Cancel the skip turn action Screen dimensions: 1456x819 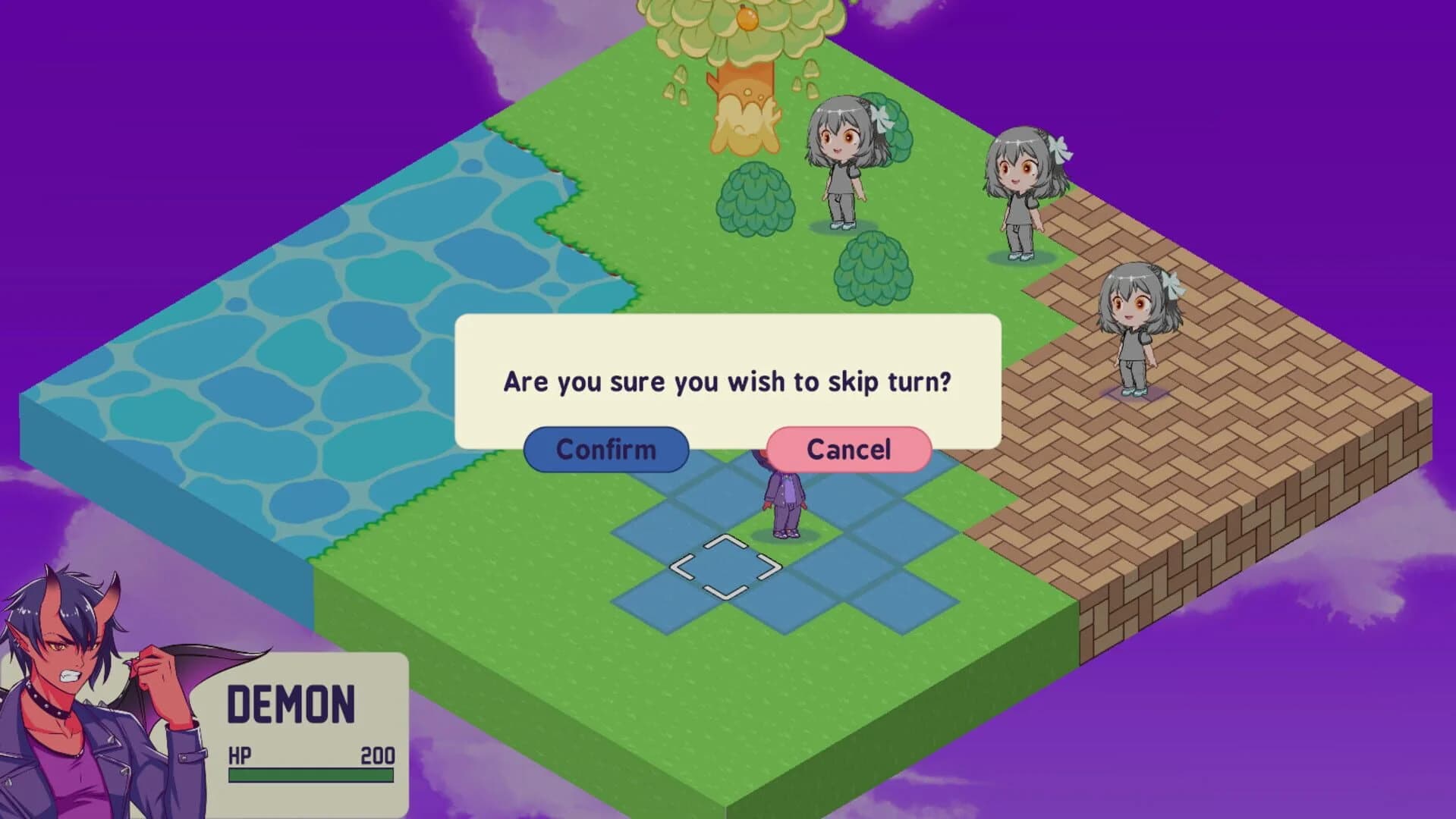coord(847,449)
